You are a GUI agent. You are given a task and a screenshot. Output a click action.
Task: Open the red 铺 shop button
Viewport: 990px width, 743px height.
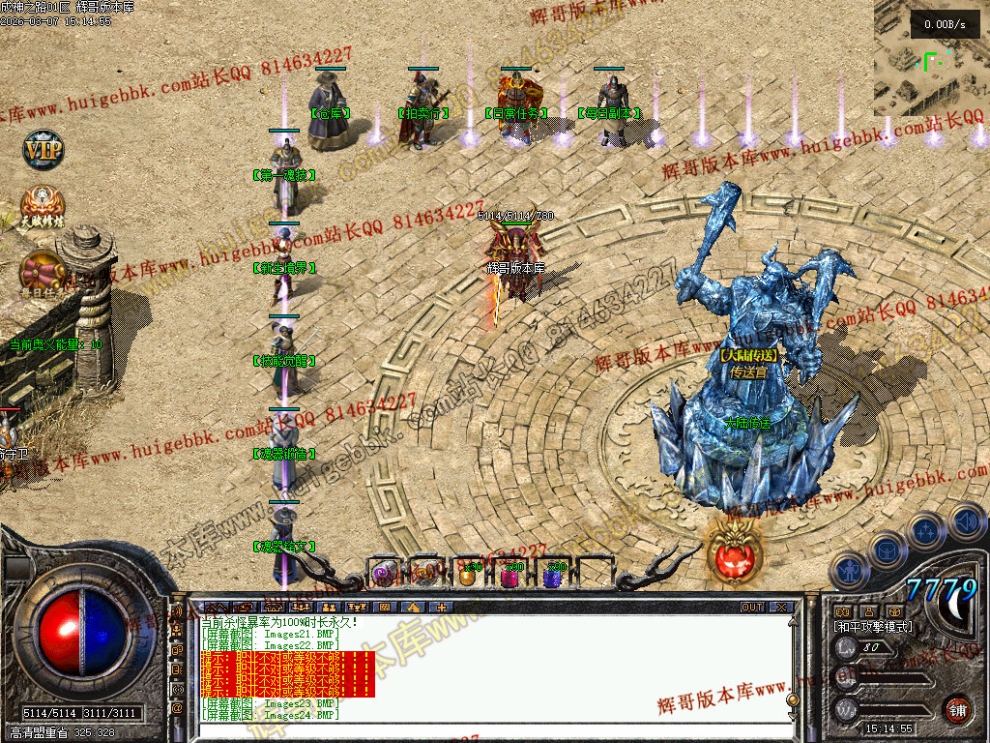click(957, 708)
